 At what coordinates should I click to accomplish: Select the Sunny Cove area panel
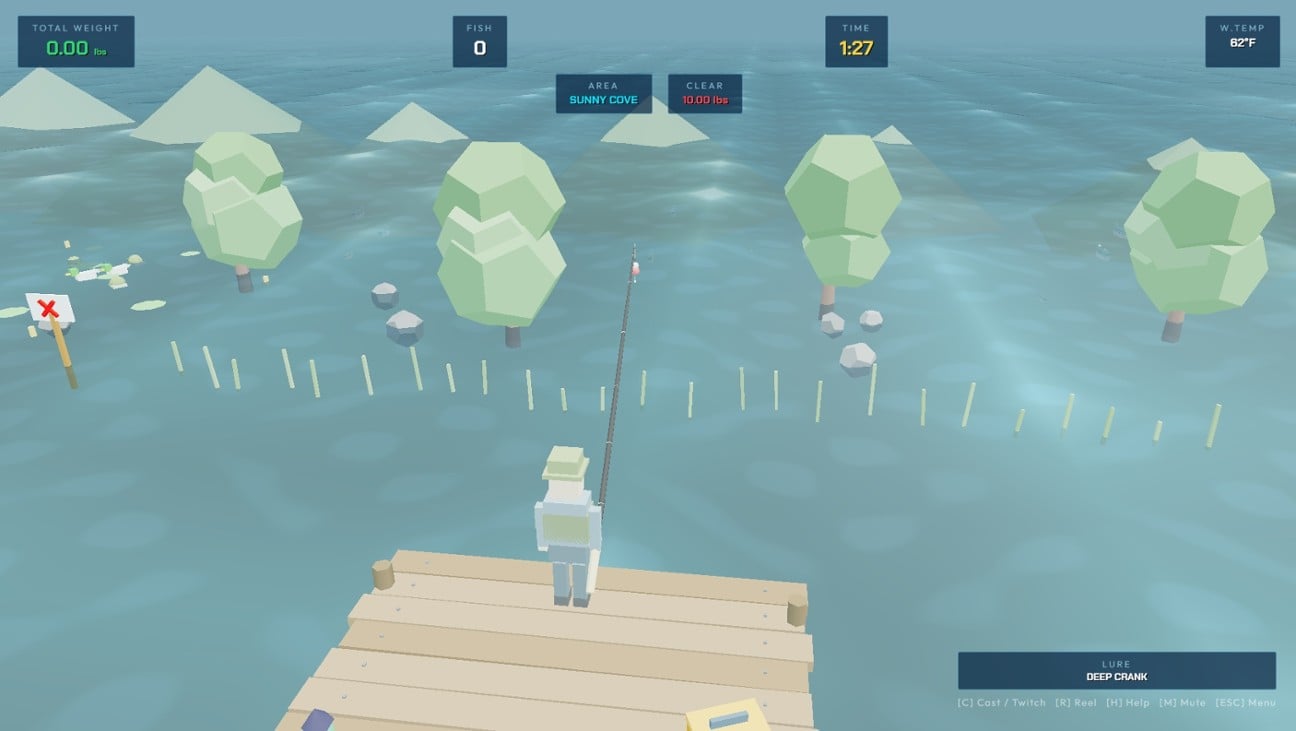pos(603,93)
